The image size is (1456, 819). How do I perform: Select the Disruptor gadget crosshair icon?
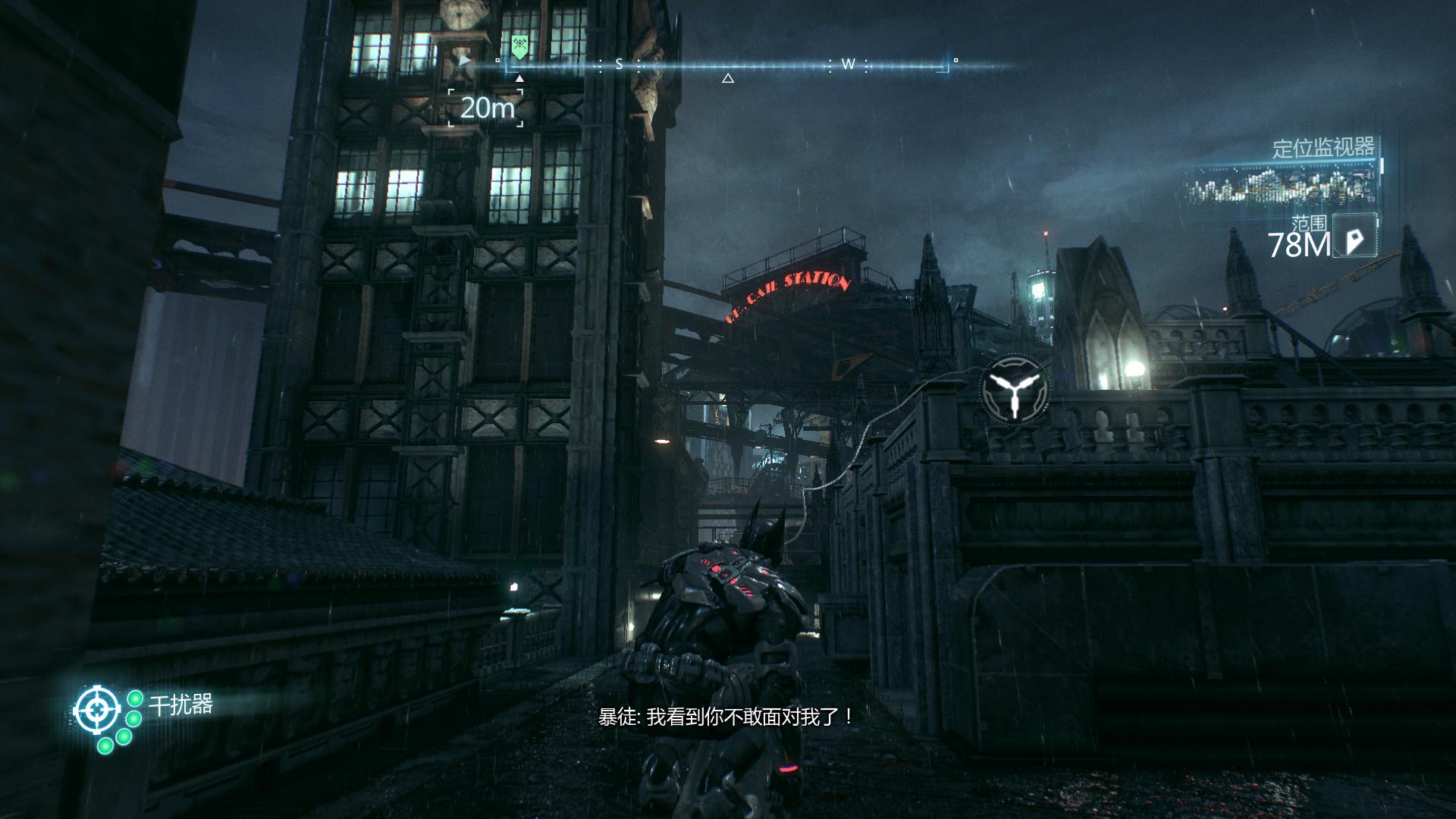pyautogui.click(x=96, y=711)
